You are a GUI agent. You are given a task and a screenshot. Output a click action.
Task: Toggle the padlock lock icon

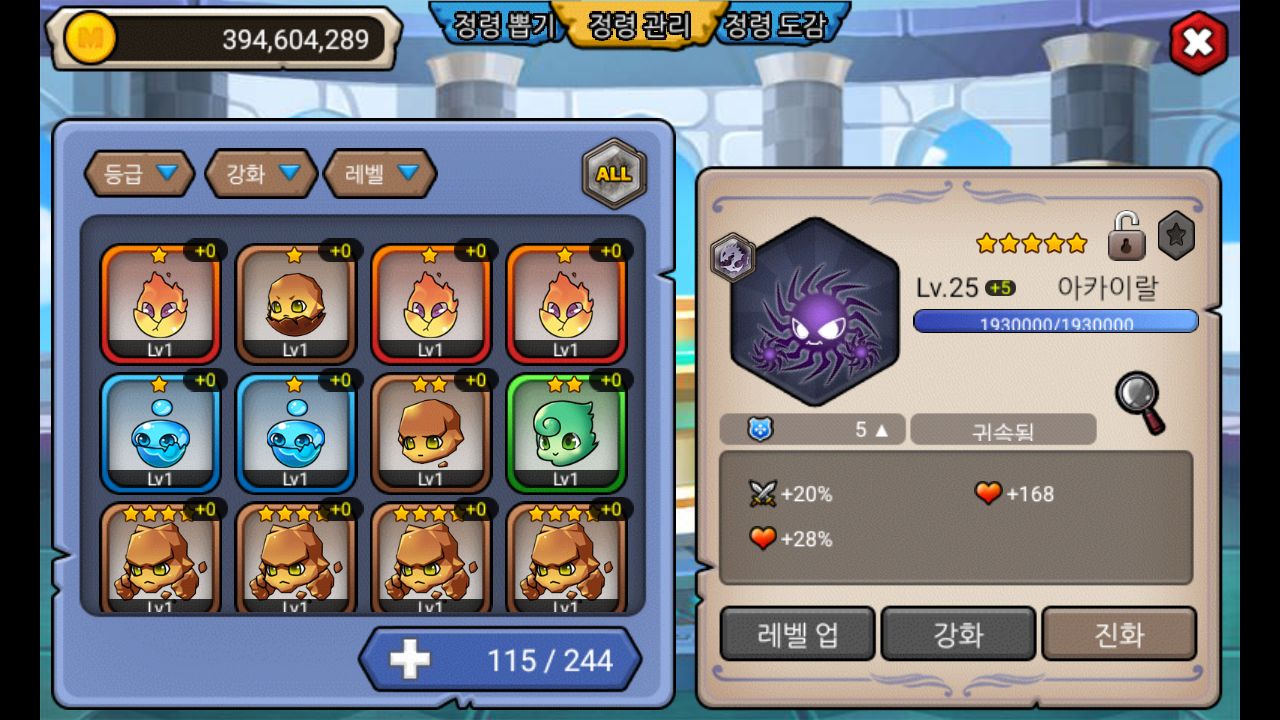(x=1126, y=237)
